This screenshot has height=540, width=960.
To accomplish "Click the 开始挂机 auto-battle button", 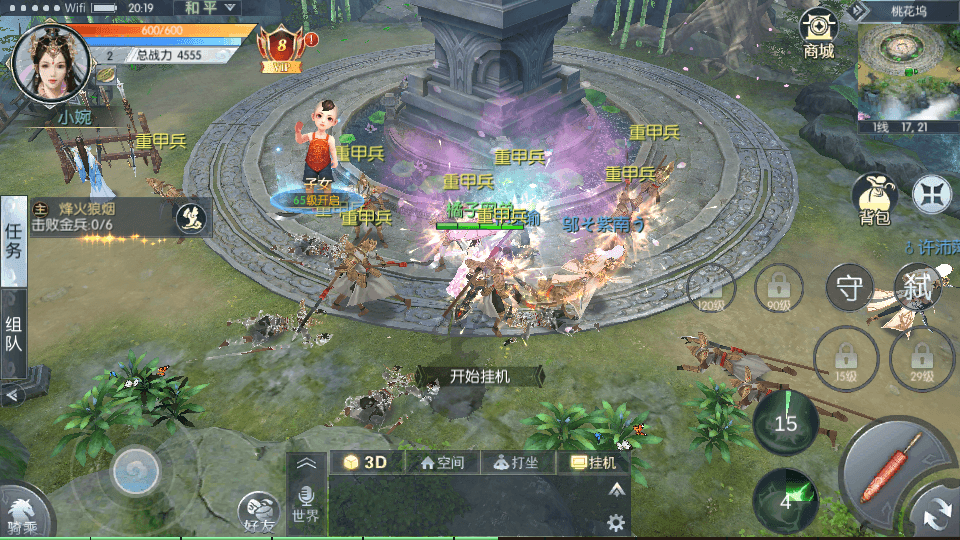I will coord(480,376).
